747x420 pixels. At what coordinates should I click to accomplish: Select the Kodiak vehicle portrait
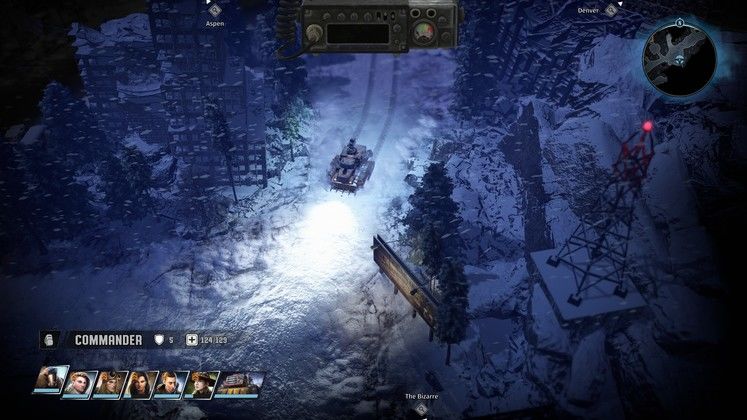click(x=240, y=383)
